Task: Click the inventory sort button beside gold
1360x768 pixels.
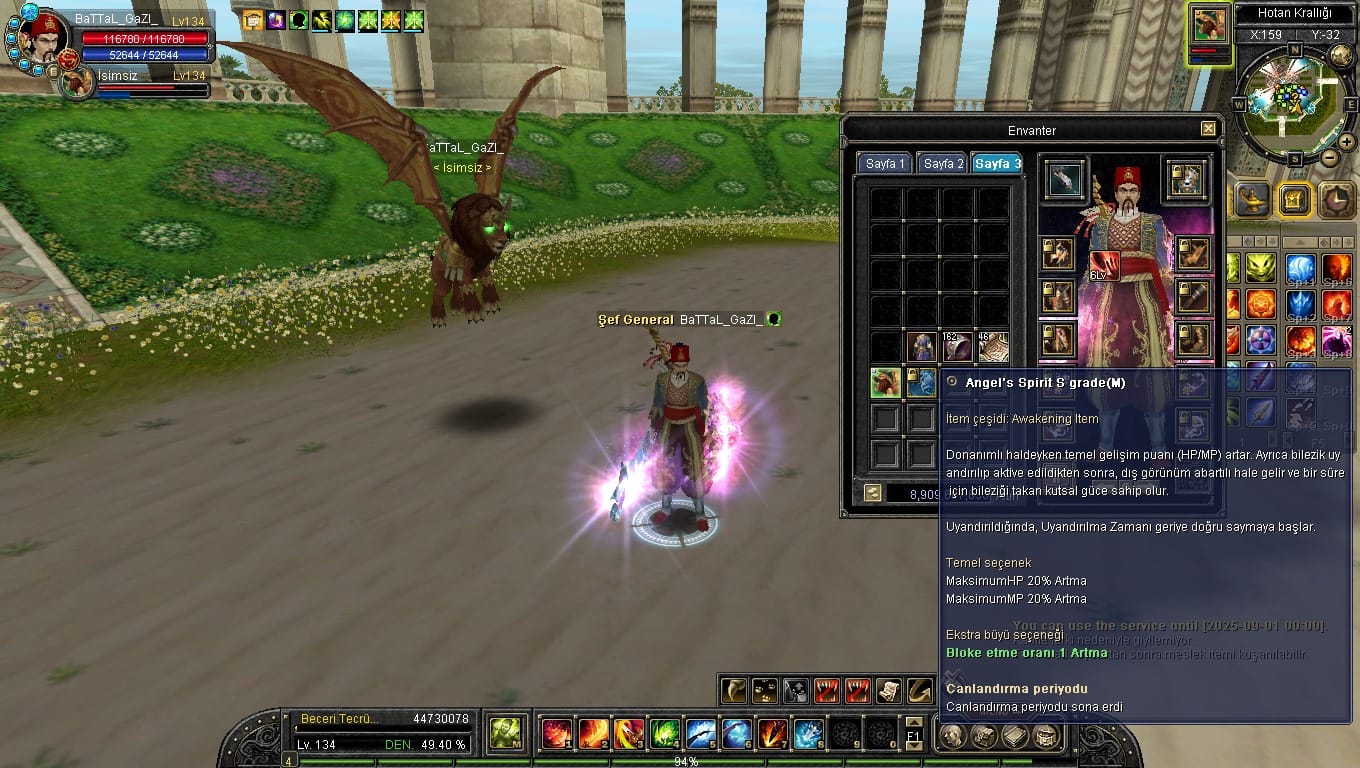Action: coord(873,493)
